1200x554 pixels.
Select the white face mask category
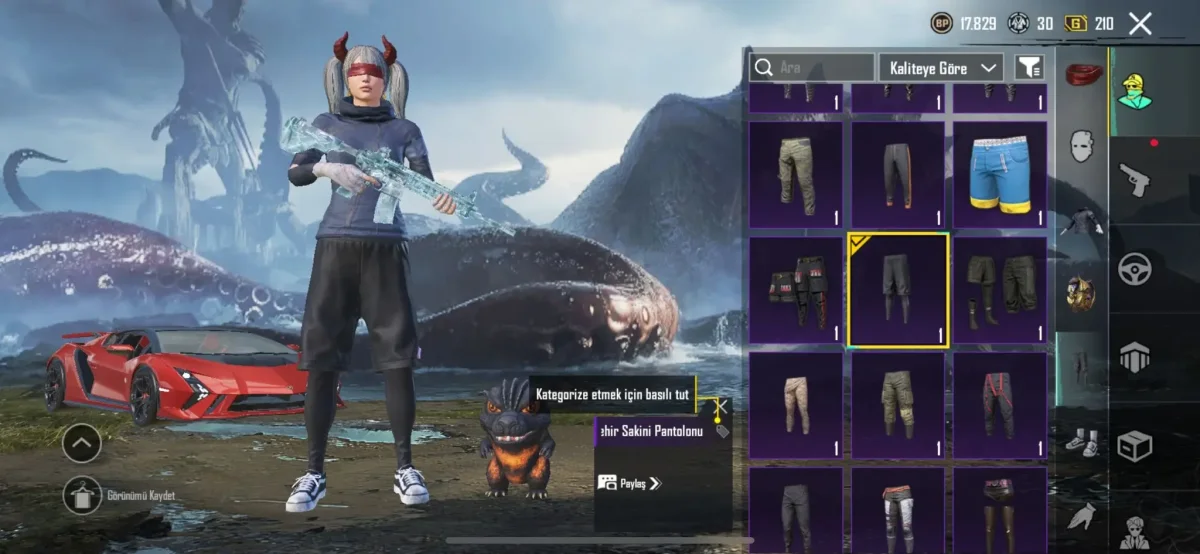[1081, 147]
